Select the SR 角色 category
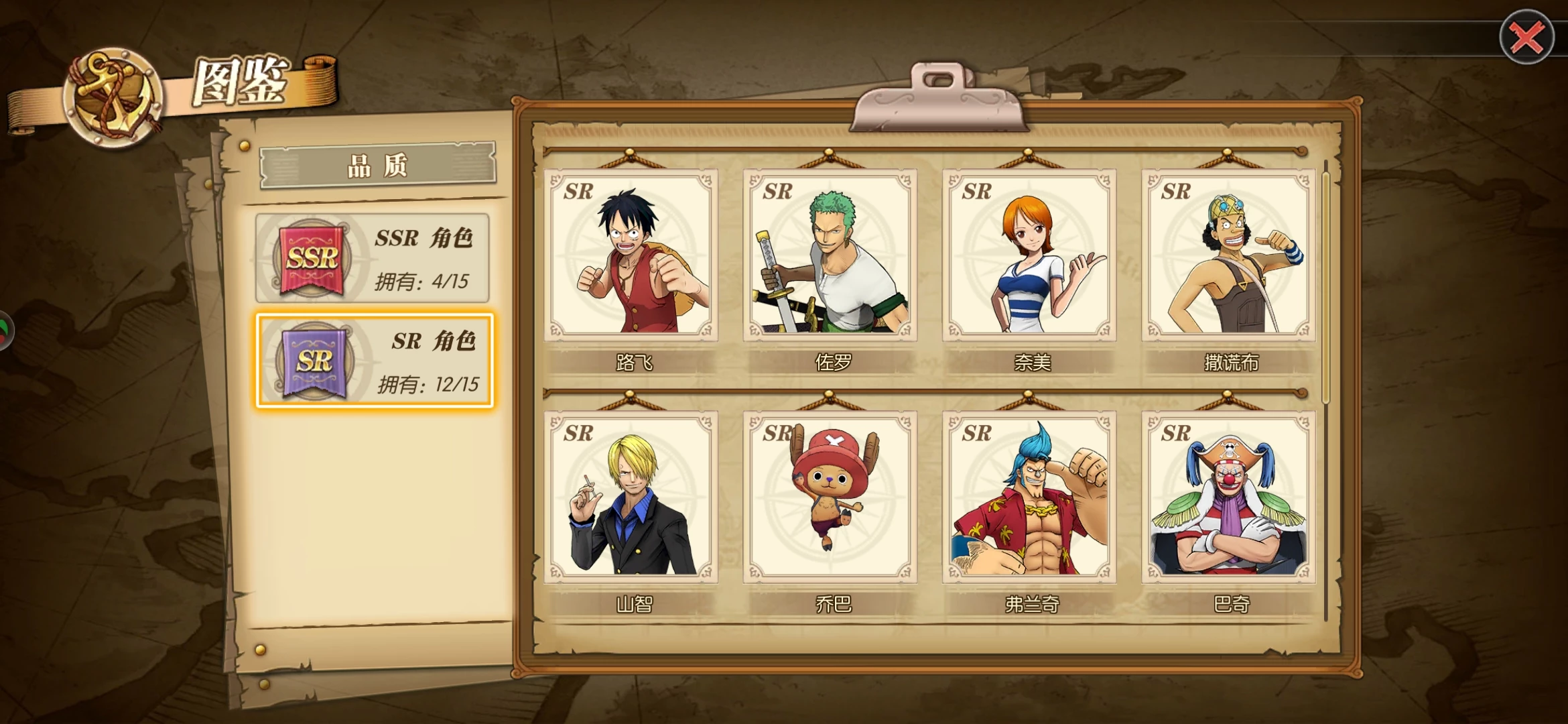Image resolution: width=1568 pixels, height=724 pixels. click(374, 361)
